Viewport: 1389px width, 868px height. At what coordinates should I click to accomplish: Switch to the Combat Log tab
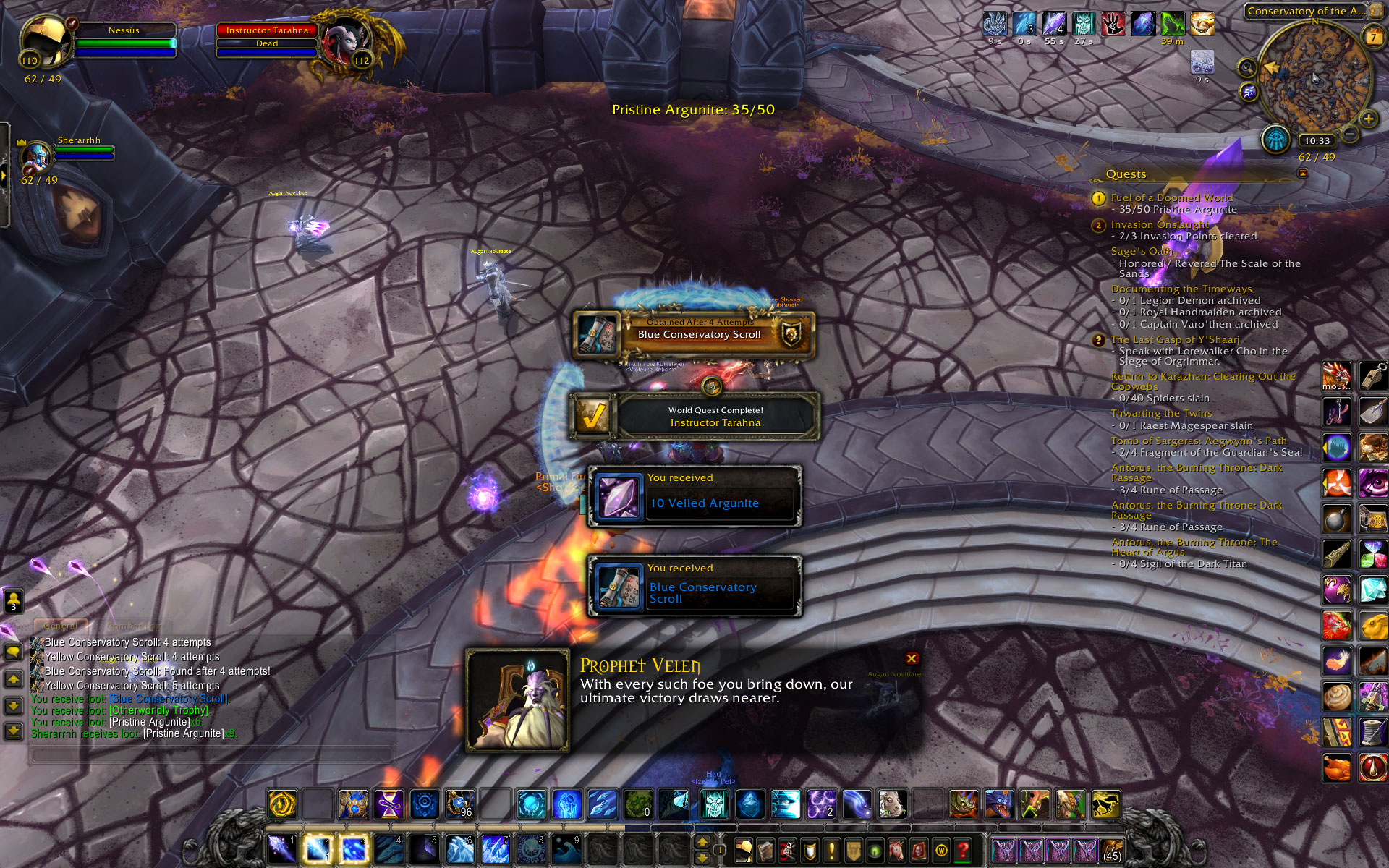coord(134,626)
